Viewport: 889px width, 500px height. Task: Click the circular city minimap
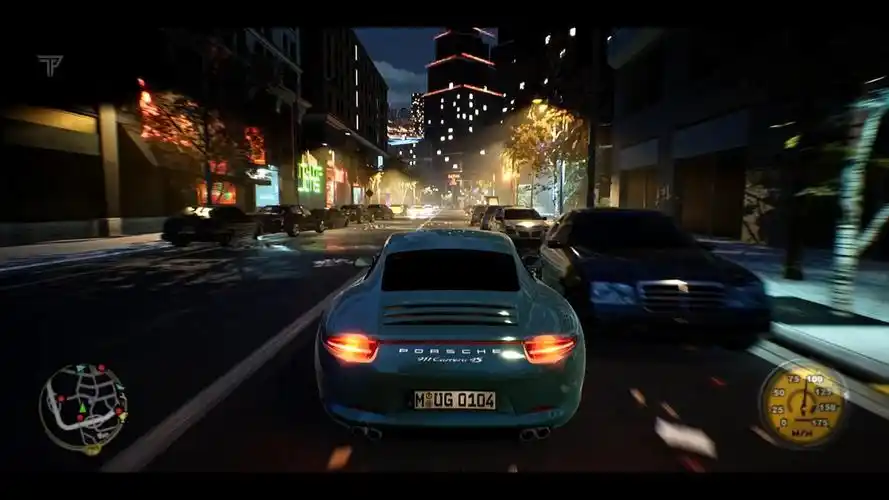[x=83, y=407]
